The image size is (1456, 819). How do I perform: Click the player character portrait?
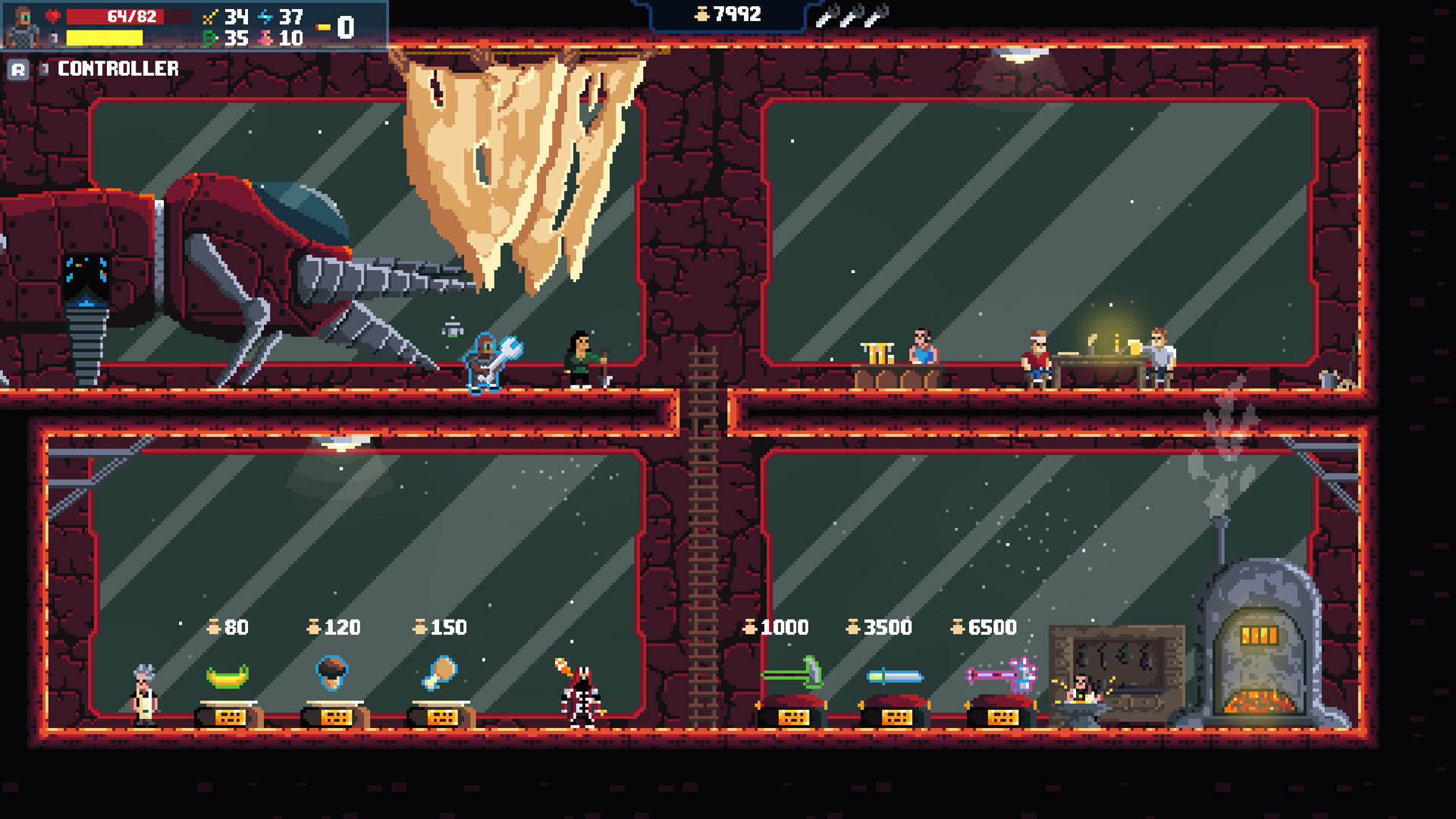click(x=20, y=26)
